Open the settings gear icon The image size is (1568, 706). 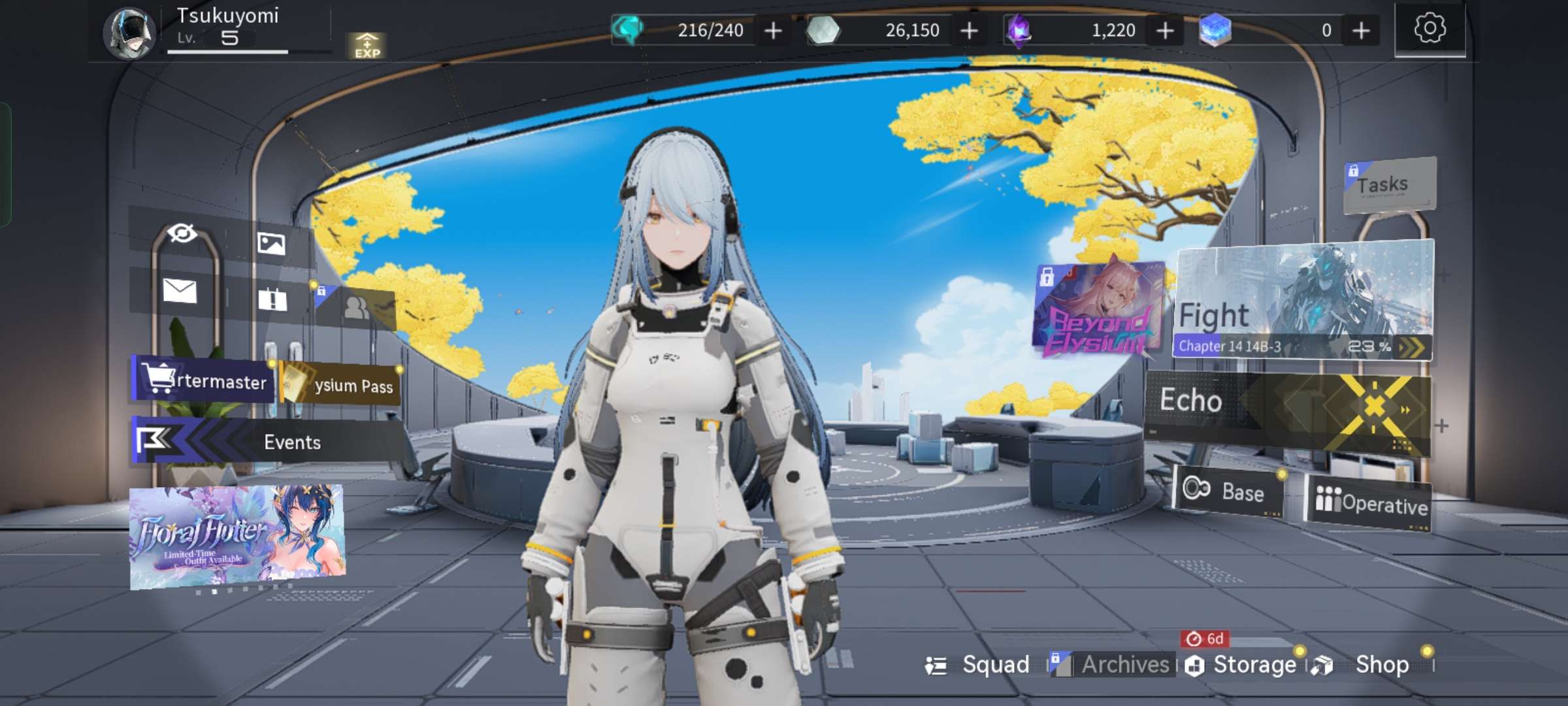point(1429,29)
